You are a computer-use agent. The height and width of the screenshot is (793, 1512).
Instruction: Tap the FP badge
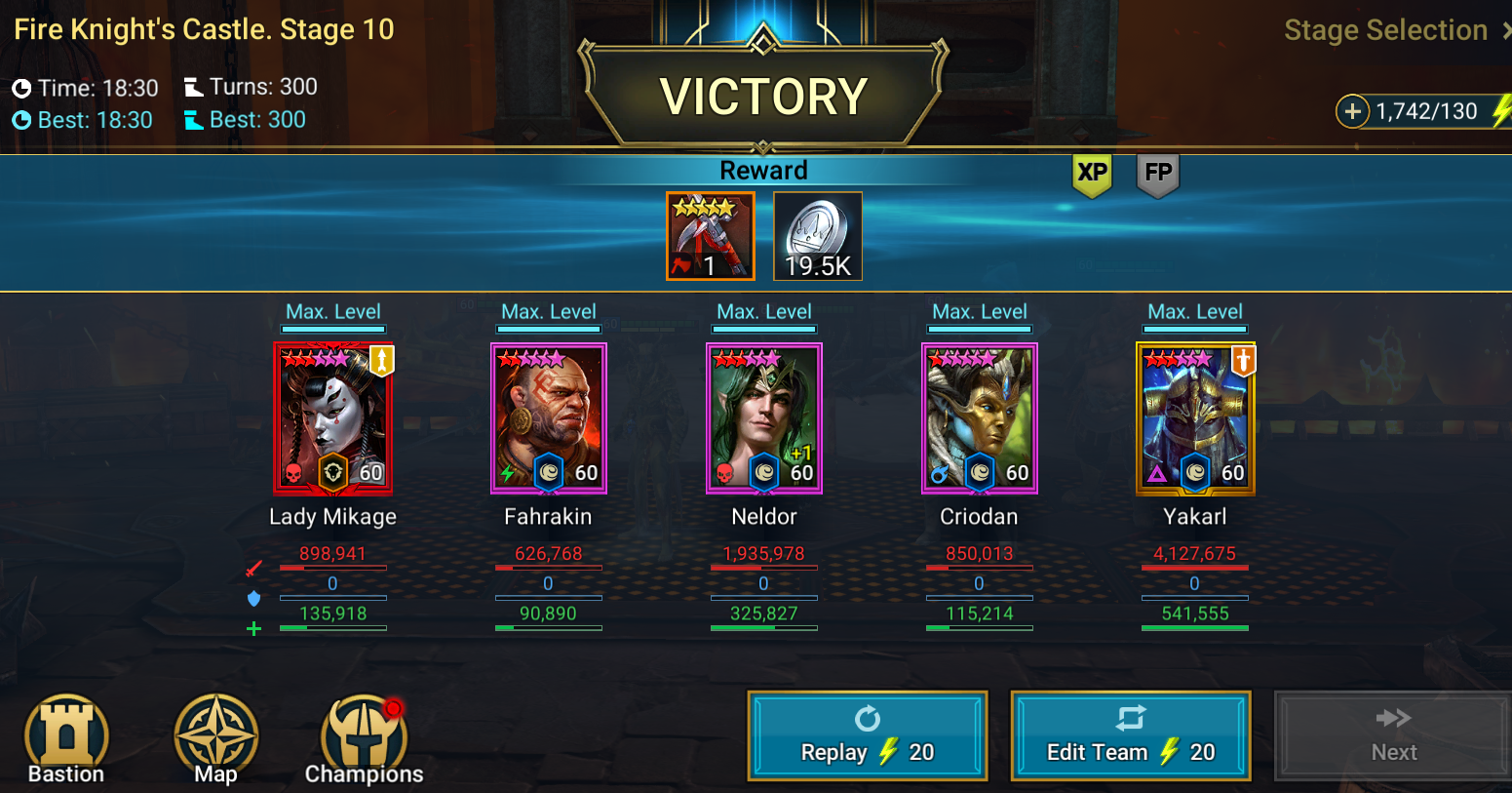(1158, 175)
